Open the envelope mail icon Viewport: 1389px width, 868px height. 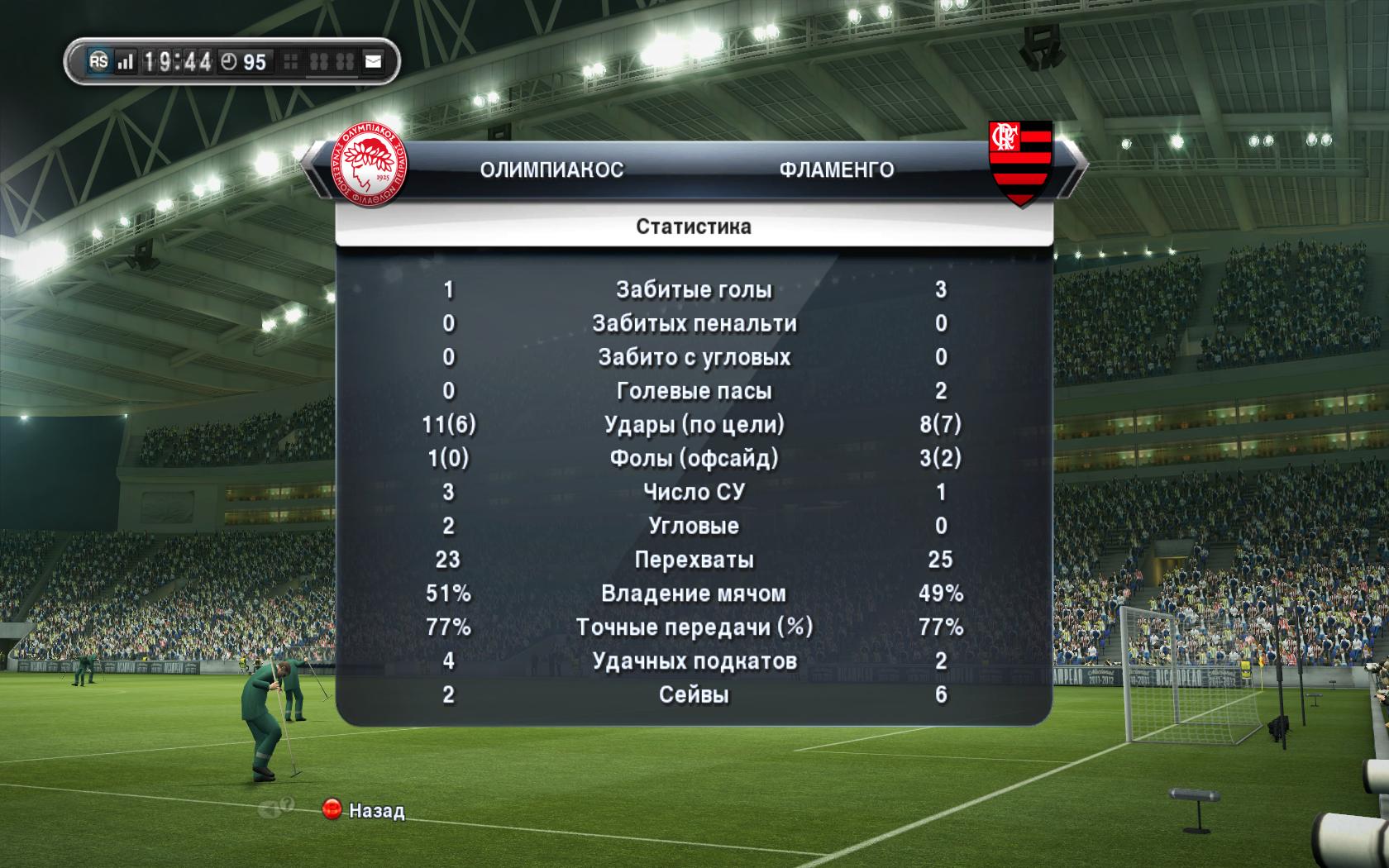tap(373, 61)
